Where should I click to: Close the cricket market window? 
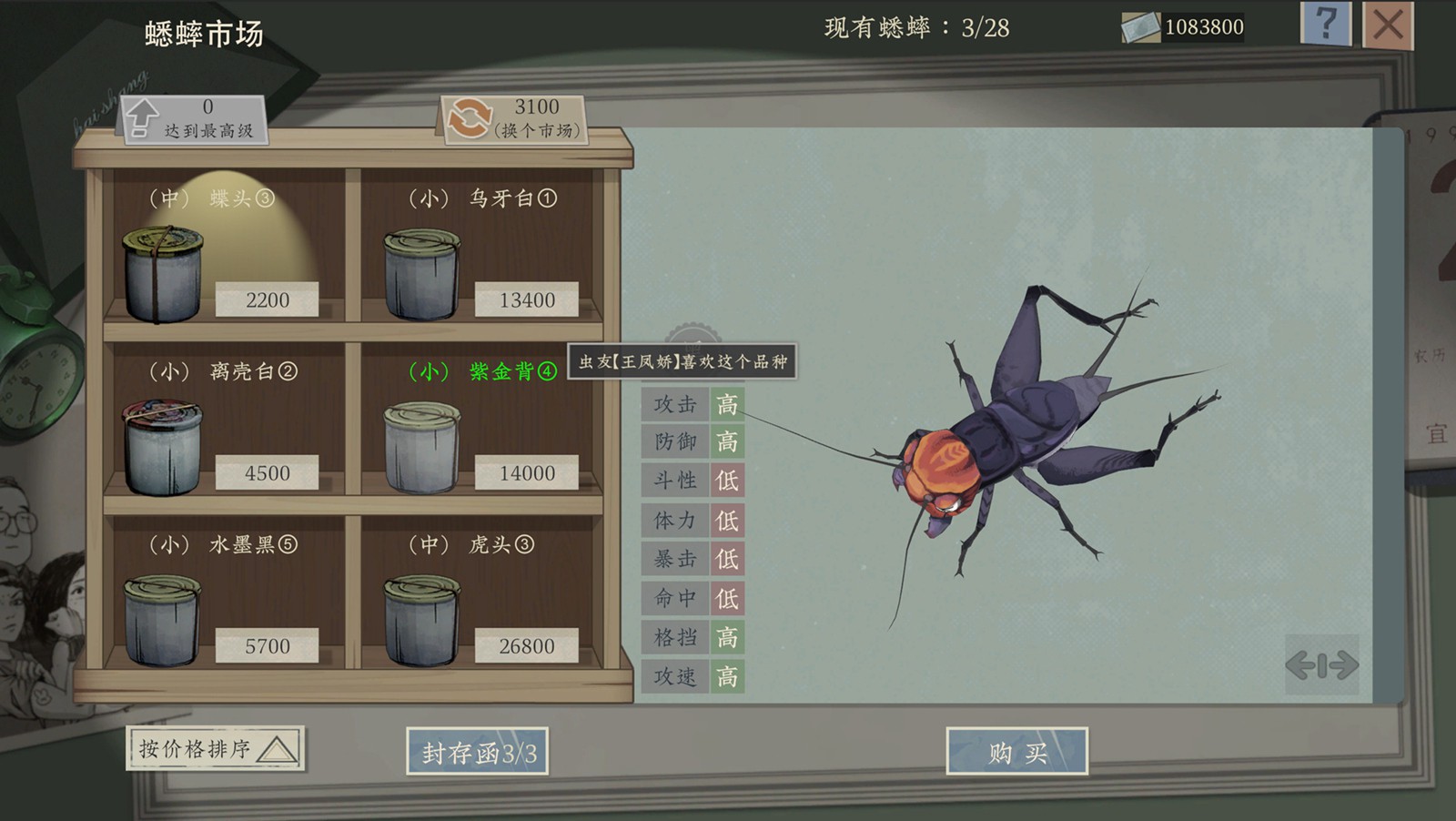coord(1388,25)
